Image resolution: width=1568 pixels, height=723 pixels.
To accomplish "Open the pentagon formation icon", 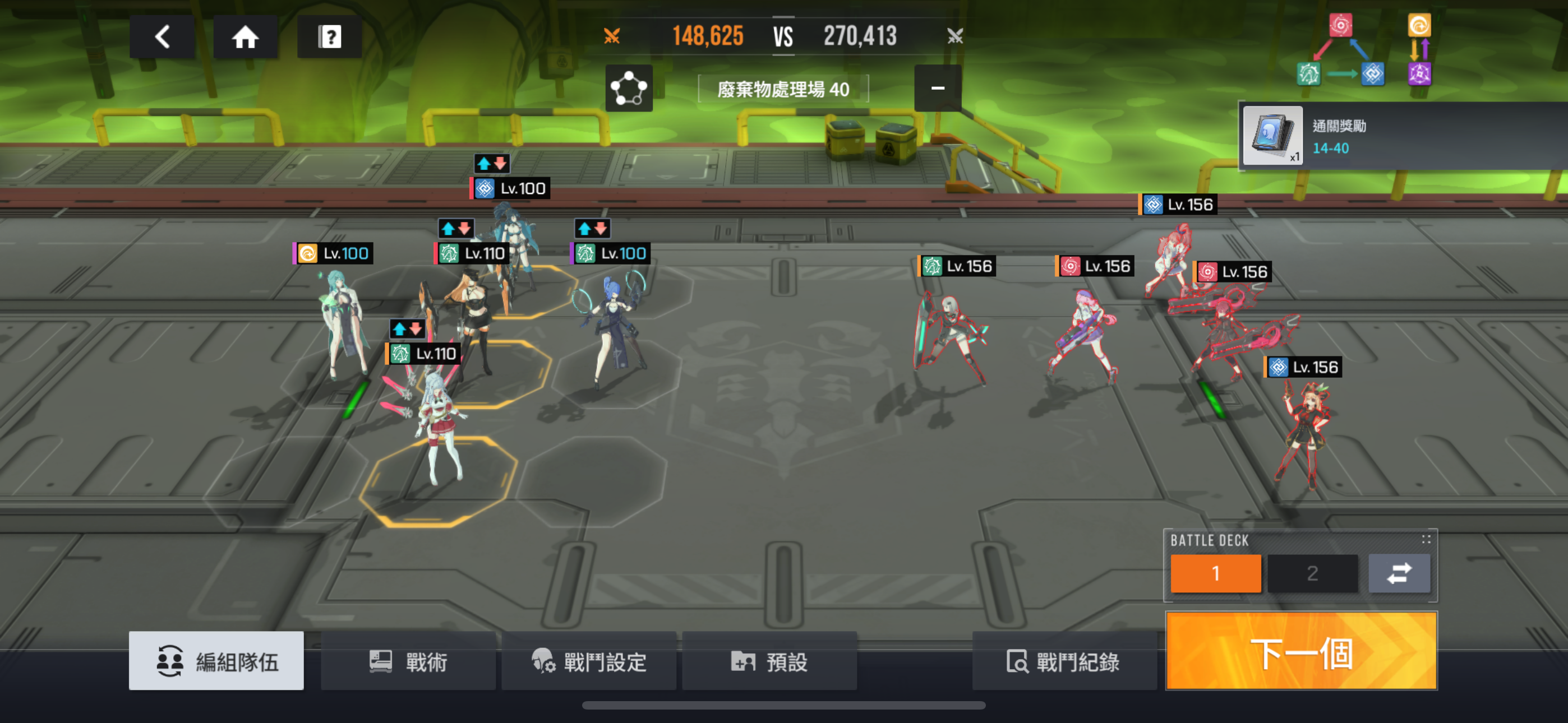I will coord(629,89).
